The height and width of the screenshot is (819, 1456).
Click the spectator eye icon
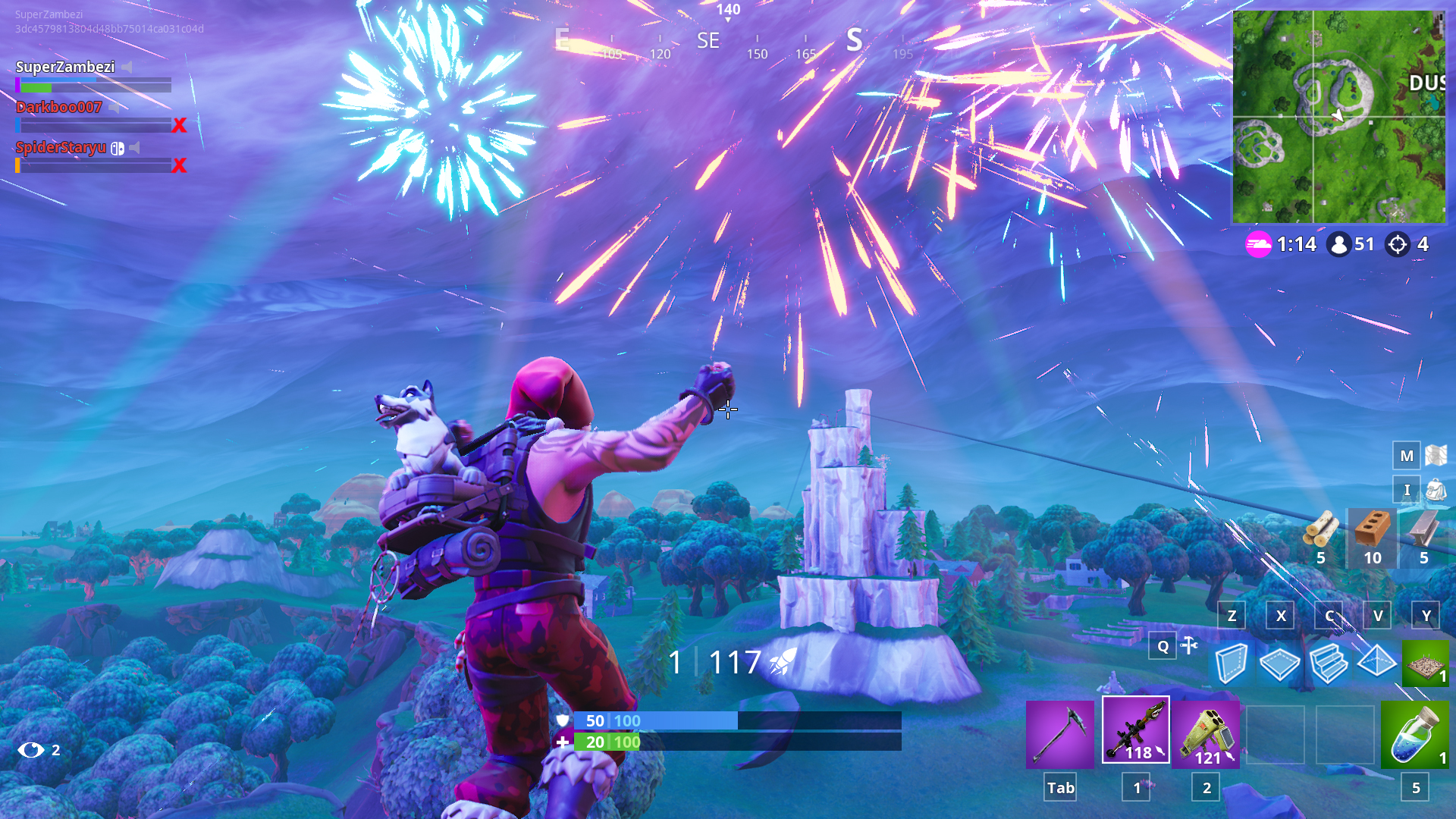coord(30,750)
